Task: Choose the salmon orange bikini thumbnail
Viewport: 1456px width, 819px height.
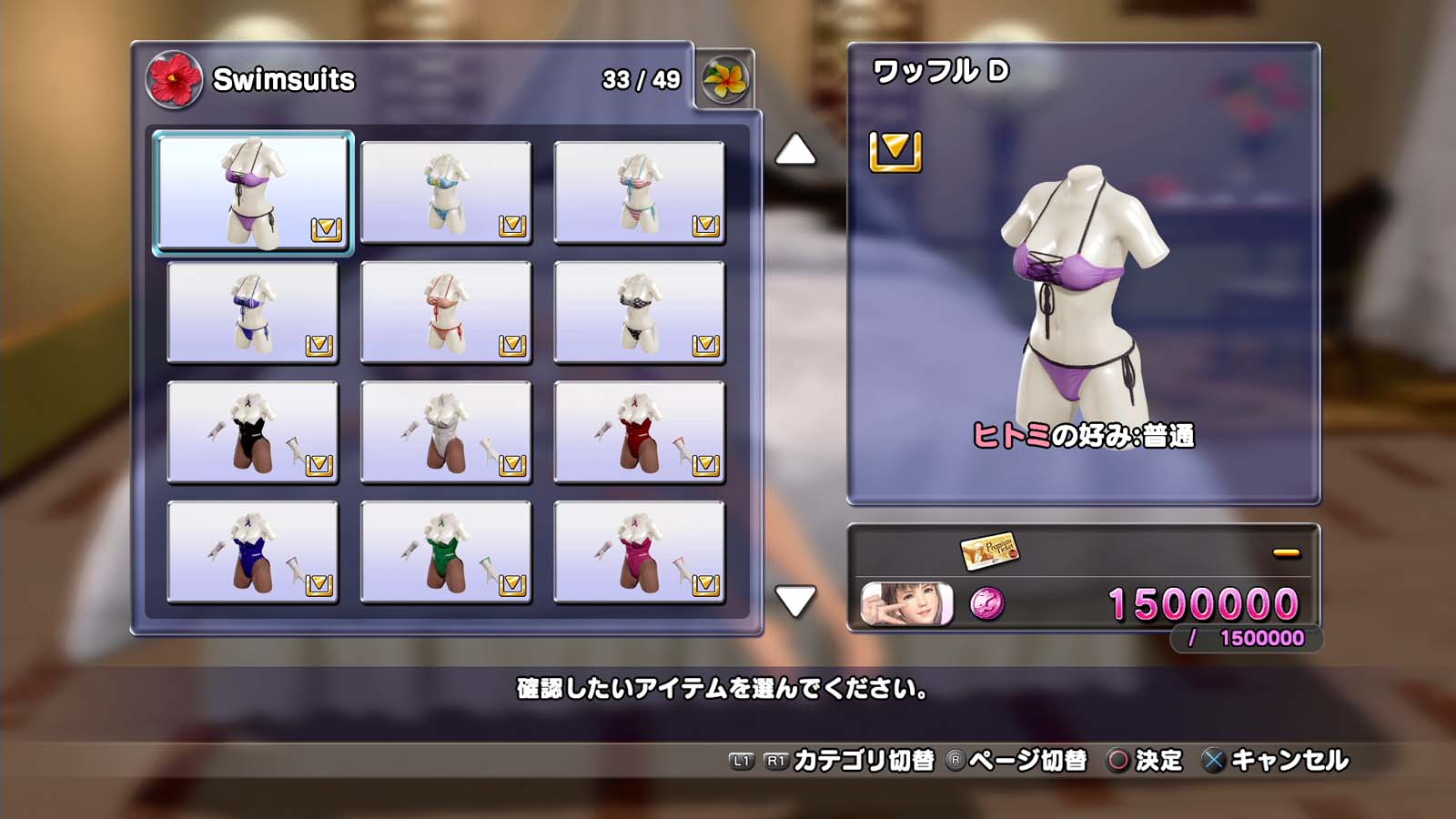Action: (446, 312)
